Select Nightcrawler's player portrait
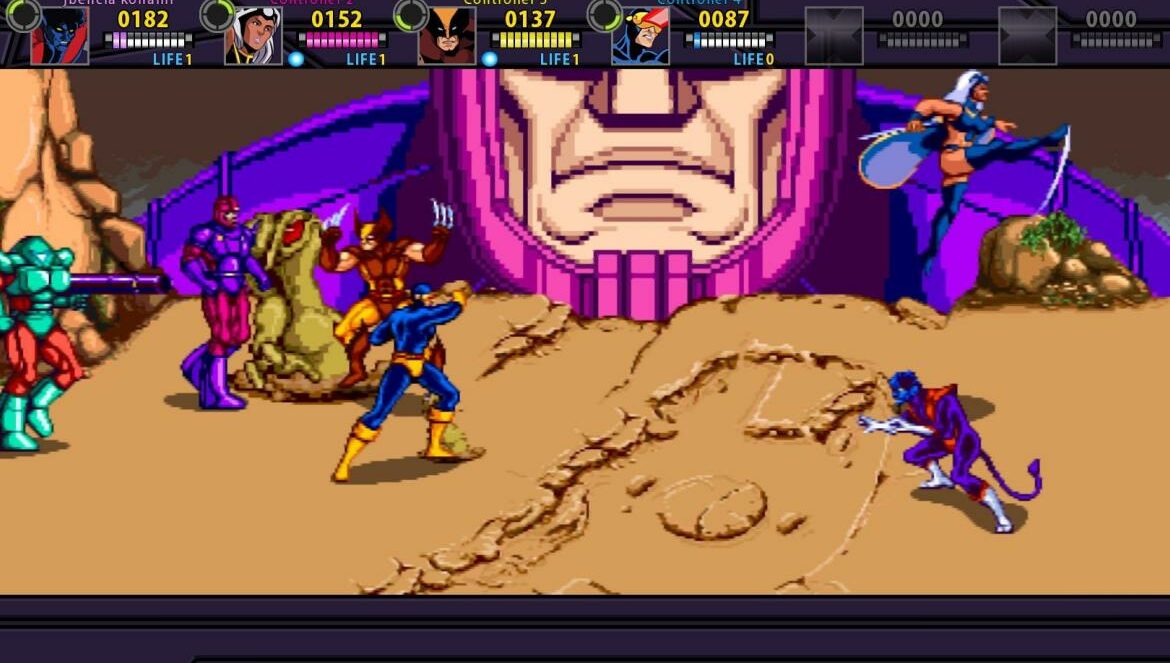This screenshot has width=1170, height=663. 59,36
